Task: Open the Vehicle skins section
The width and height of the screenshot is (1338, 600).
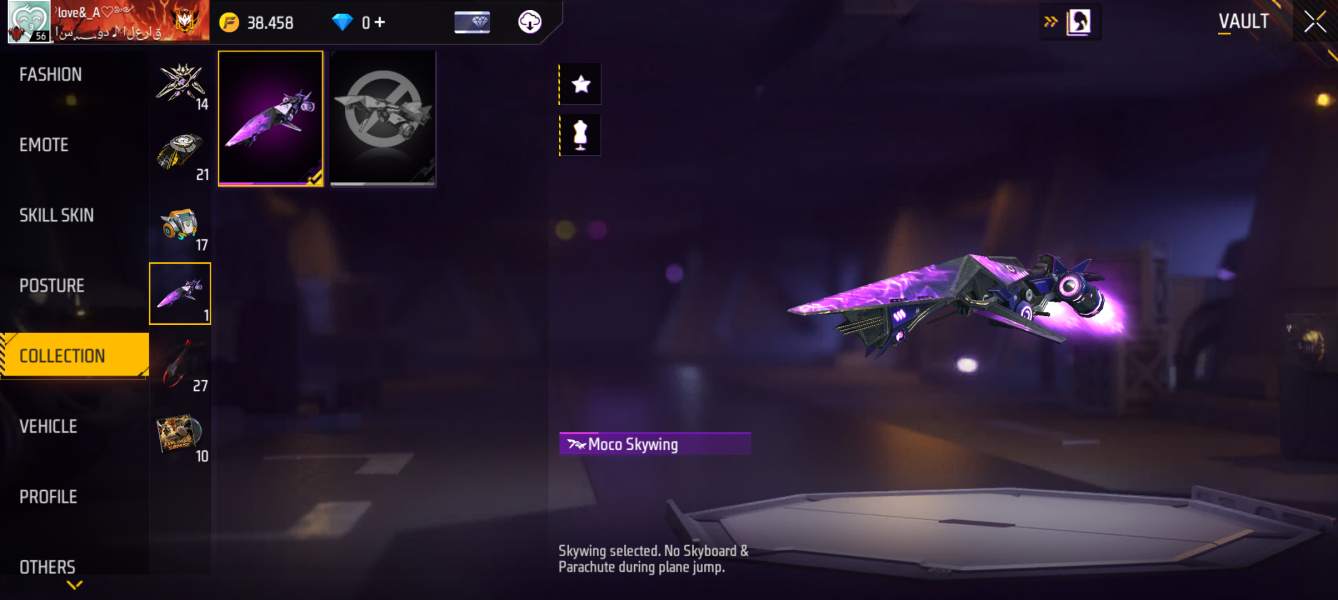Action: click(x=48, y=427)
